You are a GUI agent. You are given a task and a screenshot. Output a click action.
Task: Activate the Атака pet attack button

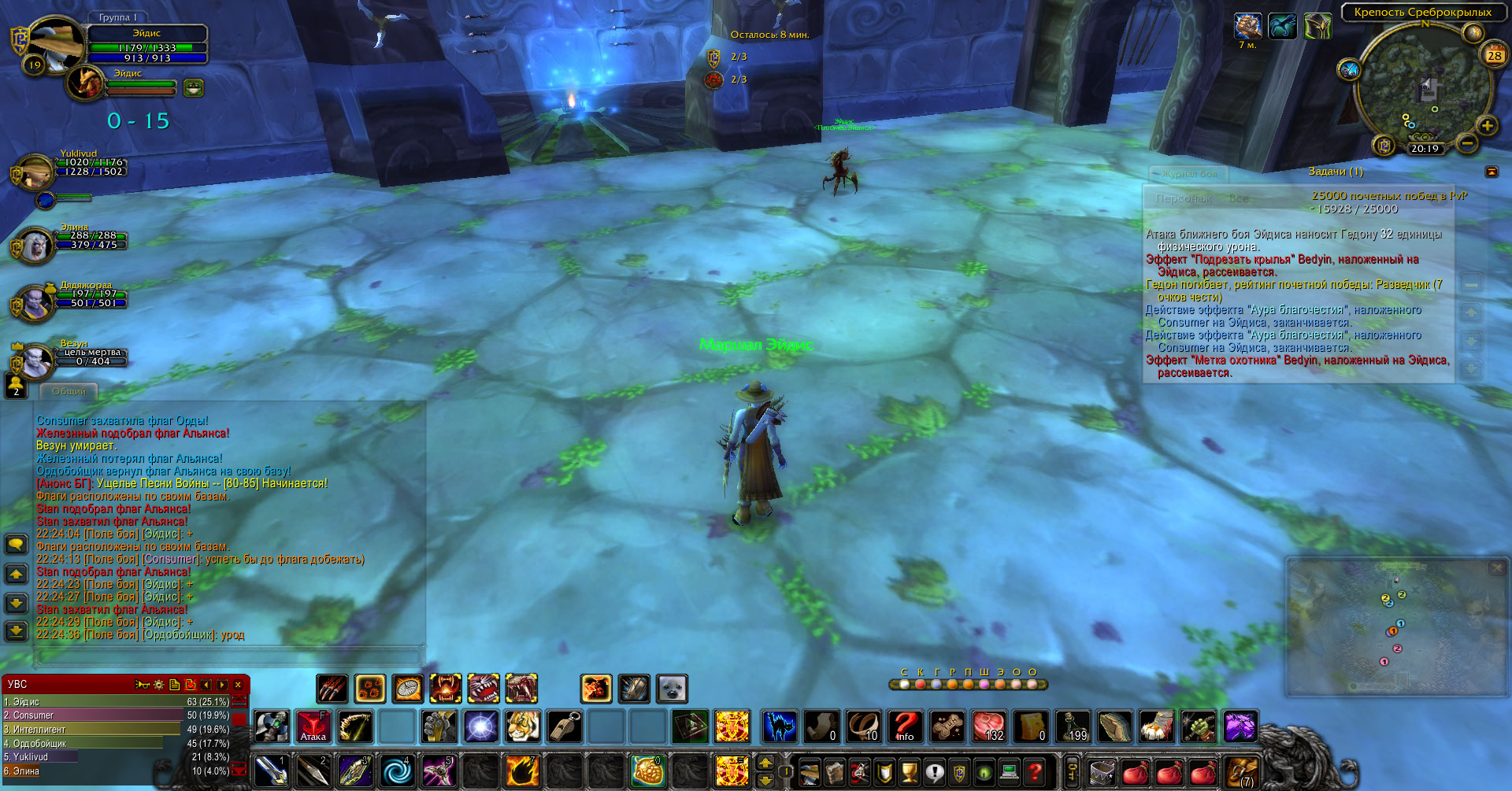(x=313, y=726)
